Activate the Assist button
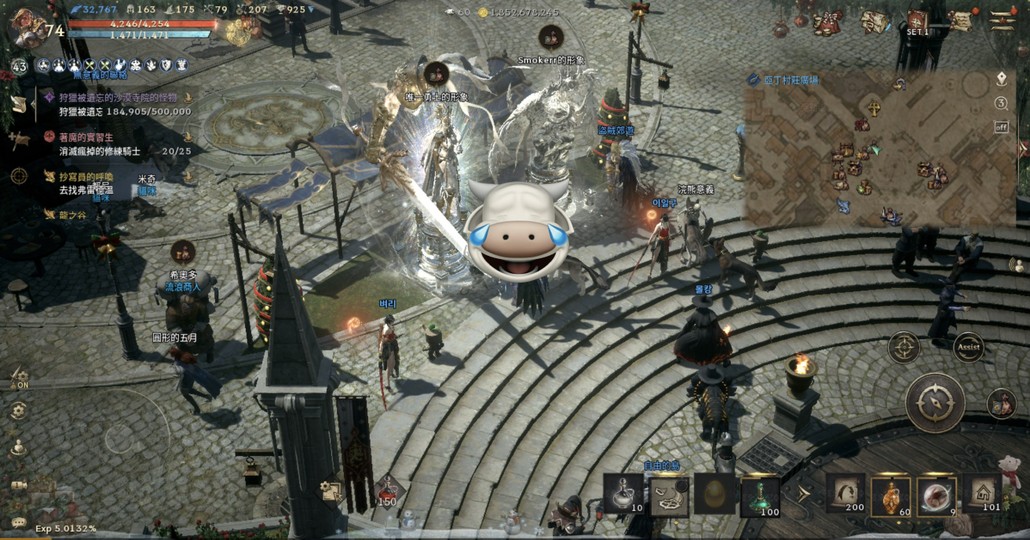The width and height of the screenshot is (1030, 540). 968,347
